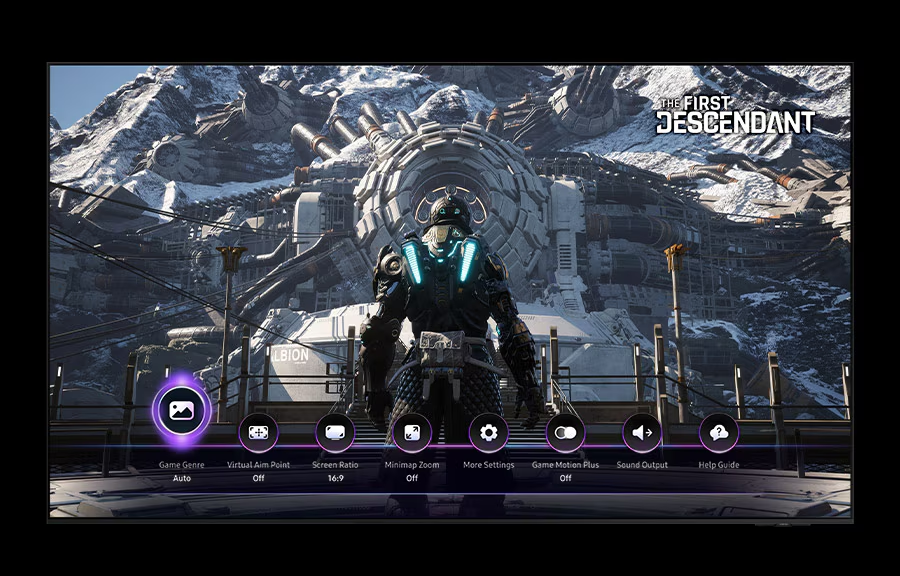Select the Game Genre icon

pyautogui.click(x=181, y=409)
